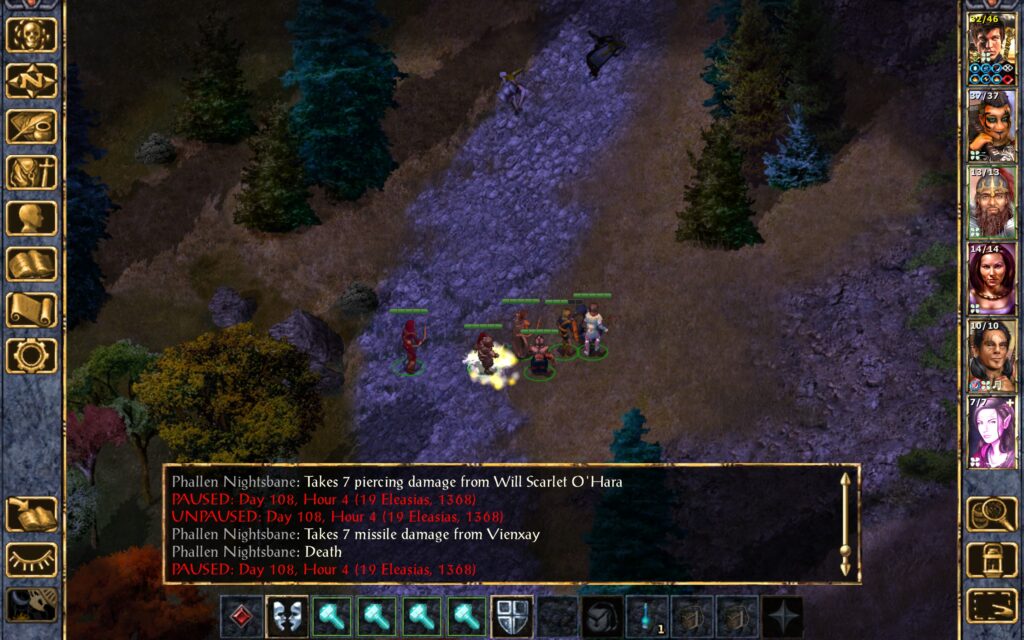Open the gear options menu
Screen dimensions: 1024x640
point(32,355)
